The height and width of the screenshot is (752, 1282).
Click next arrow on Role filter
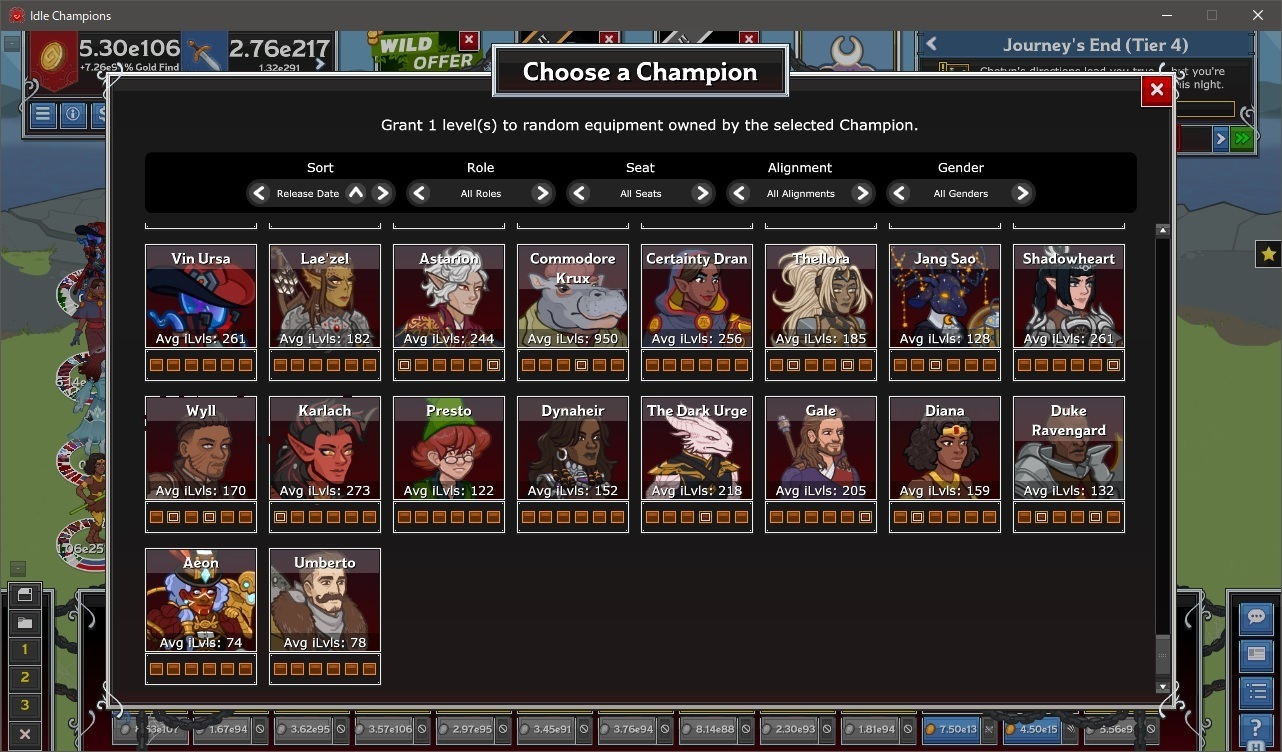click(x=542, y=193)
